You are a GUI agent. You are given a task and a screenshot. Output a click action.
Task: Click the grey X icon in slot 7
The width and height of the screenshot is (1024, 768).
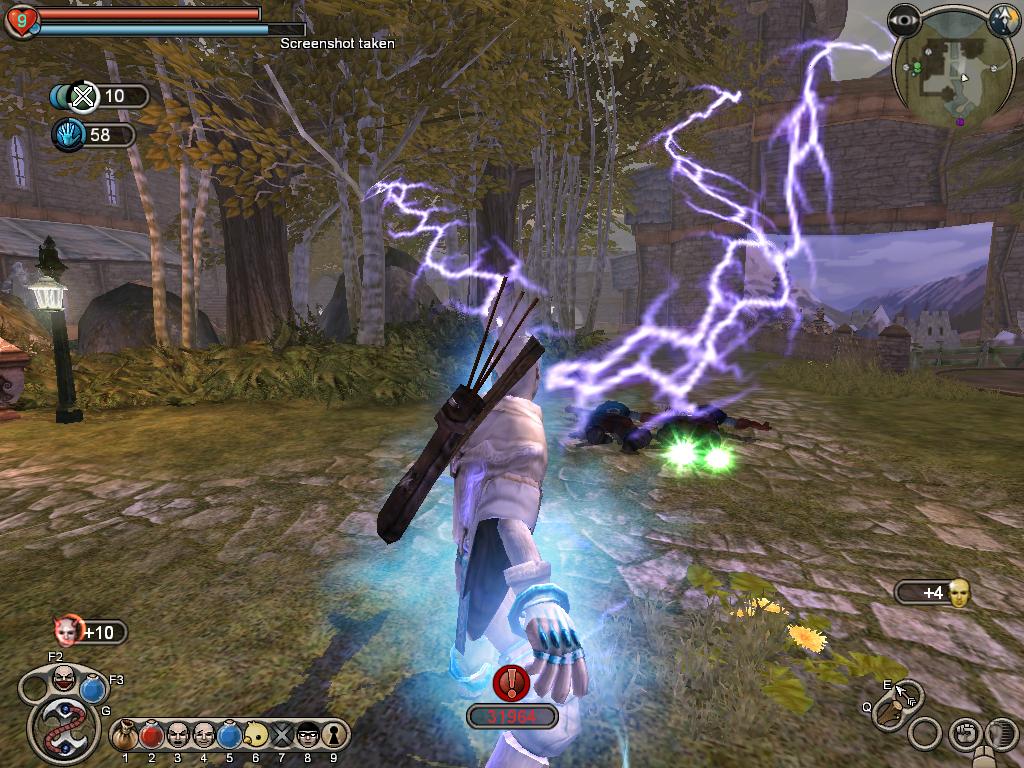281,736
